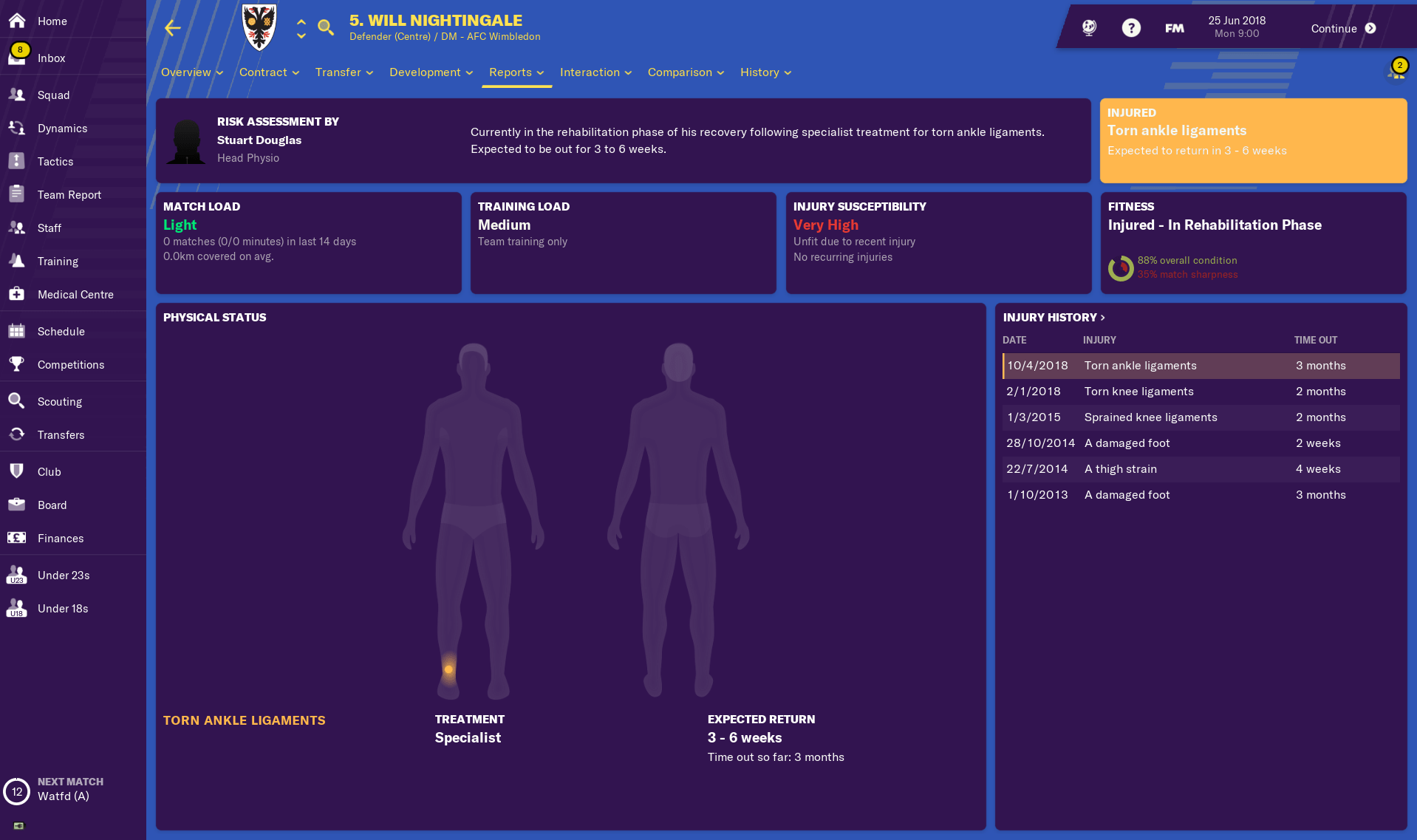Viewport: 1417px width, 840px height.
Task: Open the world globe icon in top bar
Action: pos(1087,27)
